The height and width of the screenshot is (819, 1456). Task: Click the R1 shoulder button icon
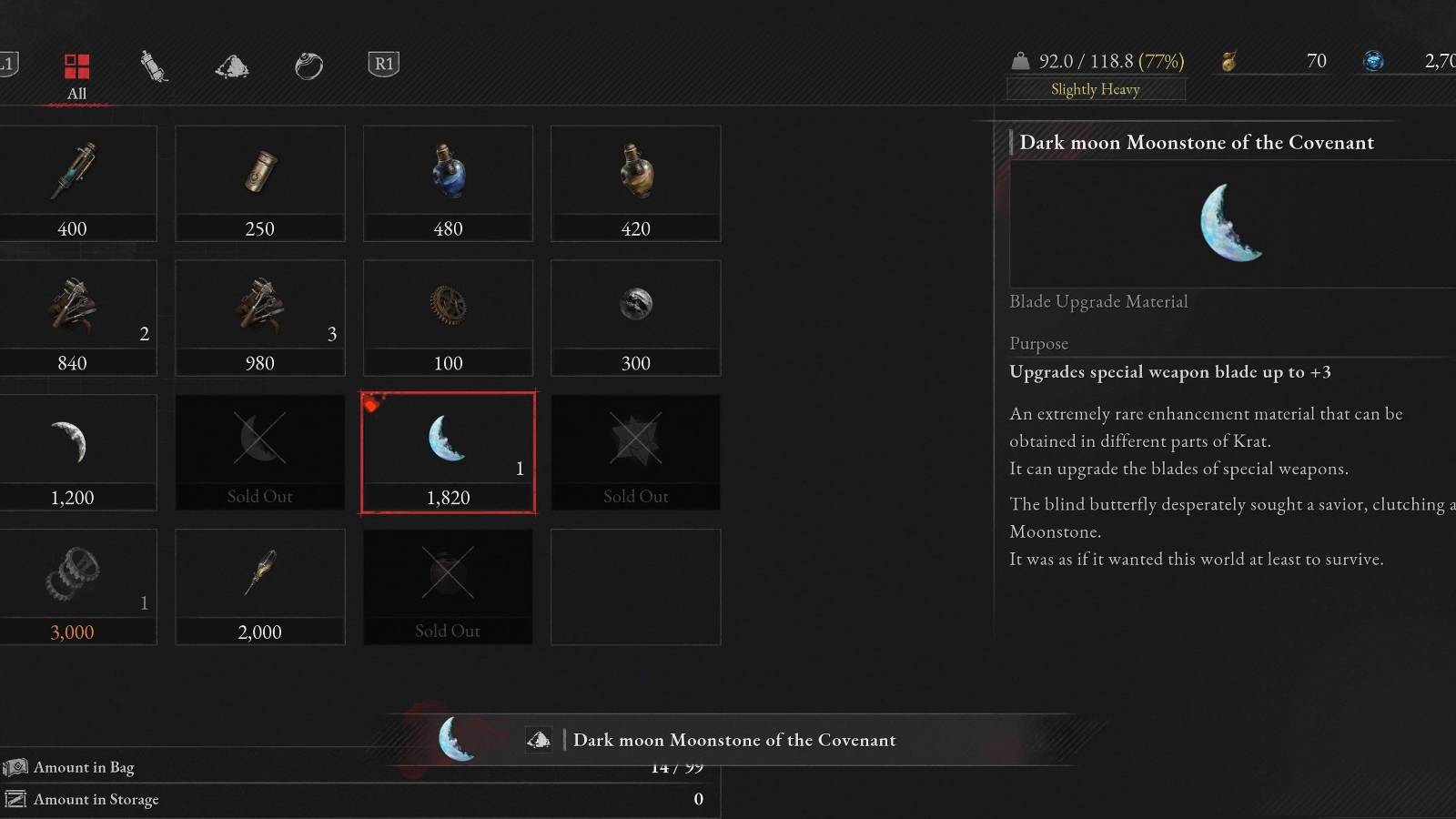point(382,64)
